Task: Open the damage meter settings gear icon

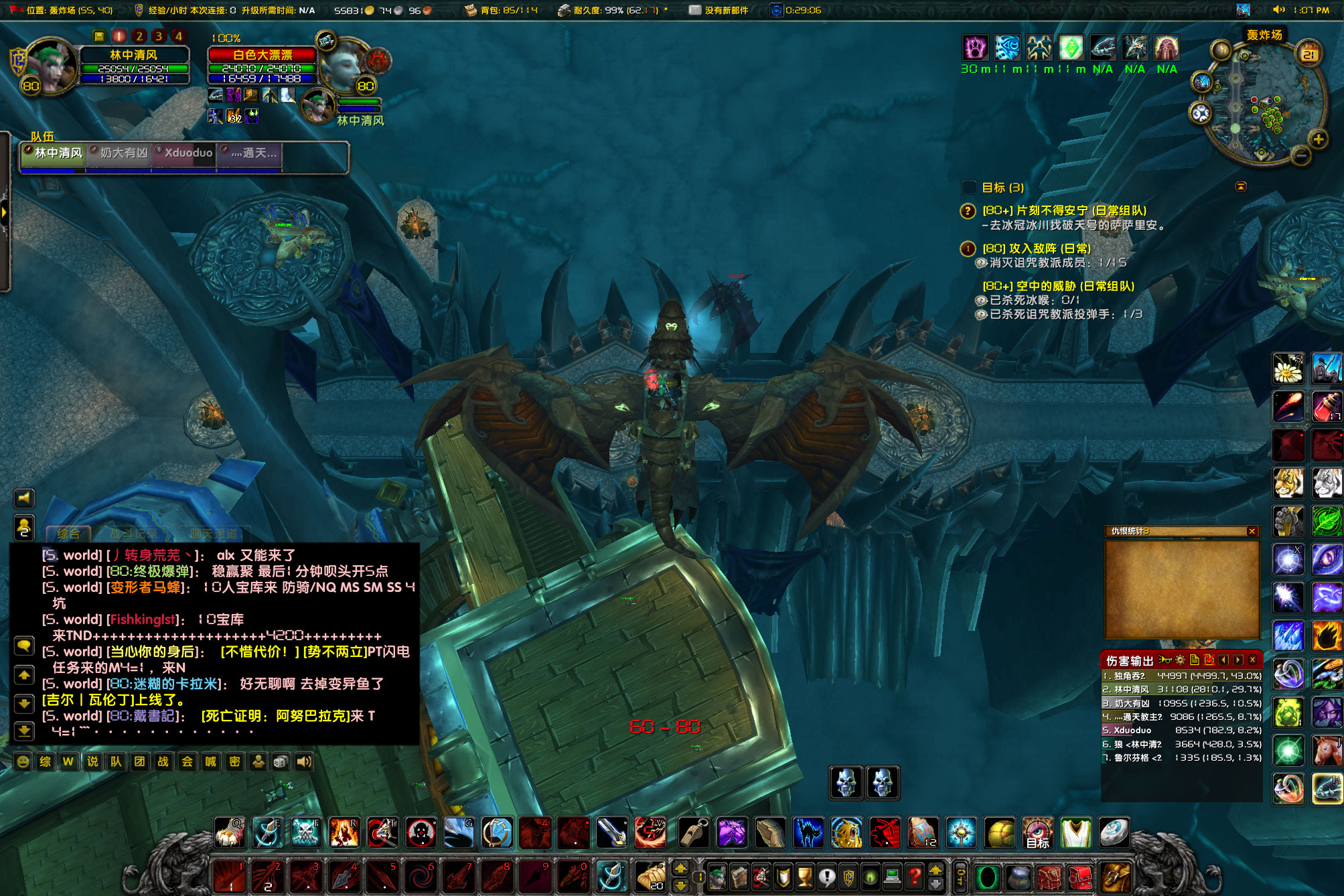Action: coord(1181,661)
